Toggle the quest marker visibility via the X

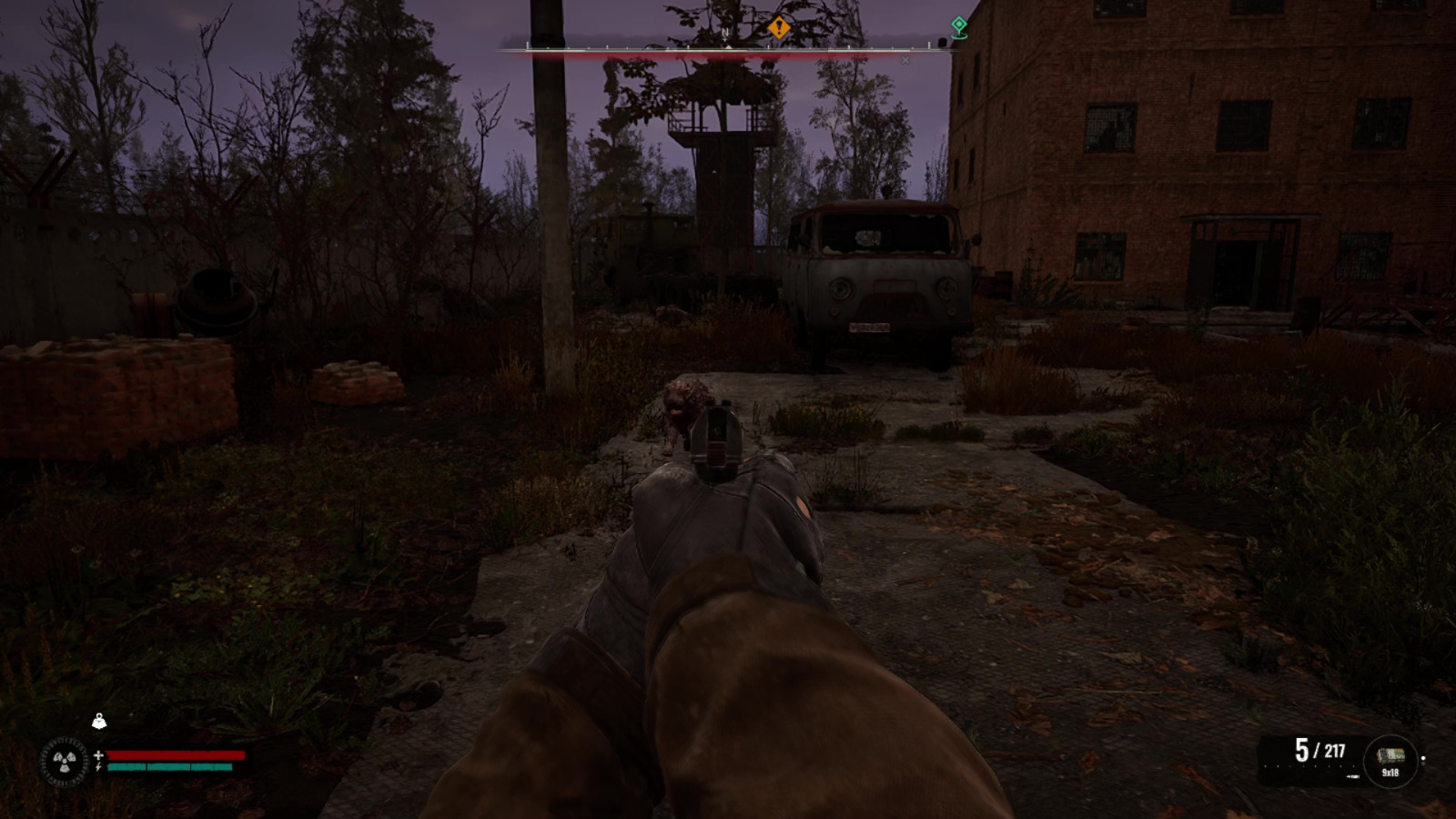pos(905,60)
